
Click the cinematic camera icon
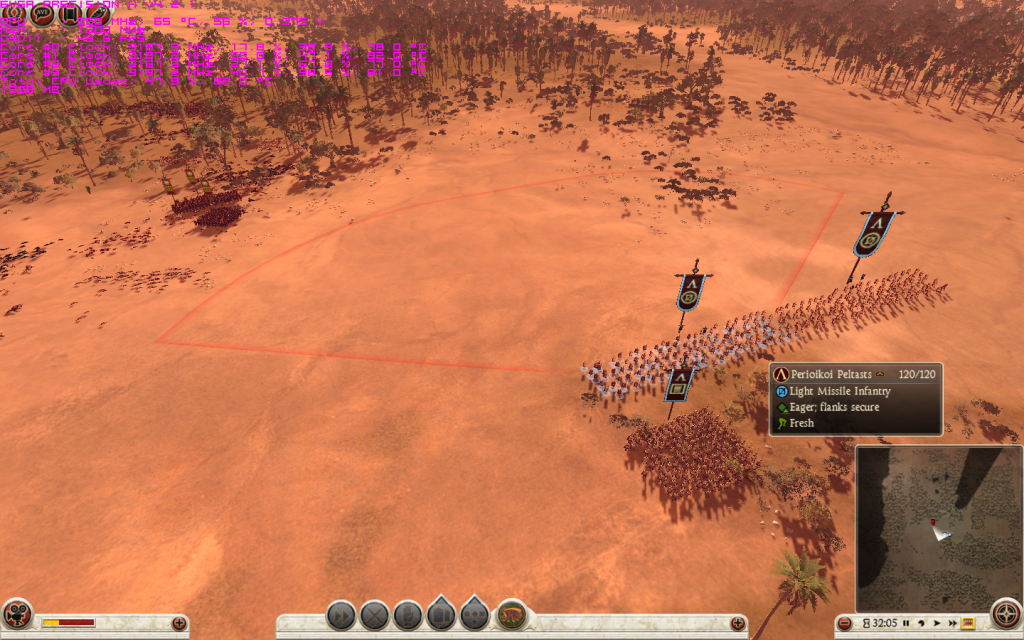[x=17, y=614]
